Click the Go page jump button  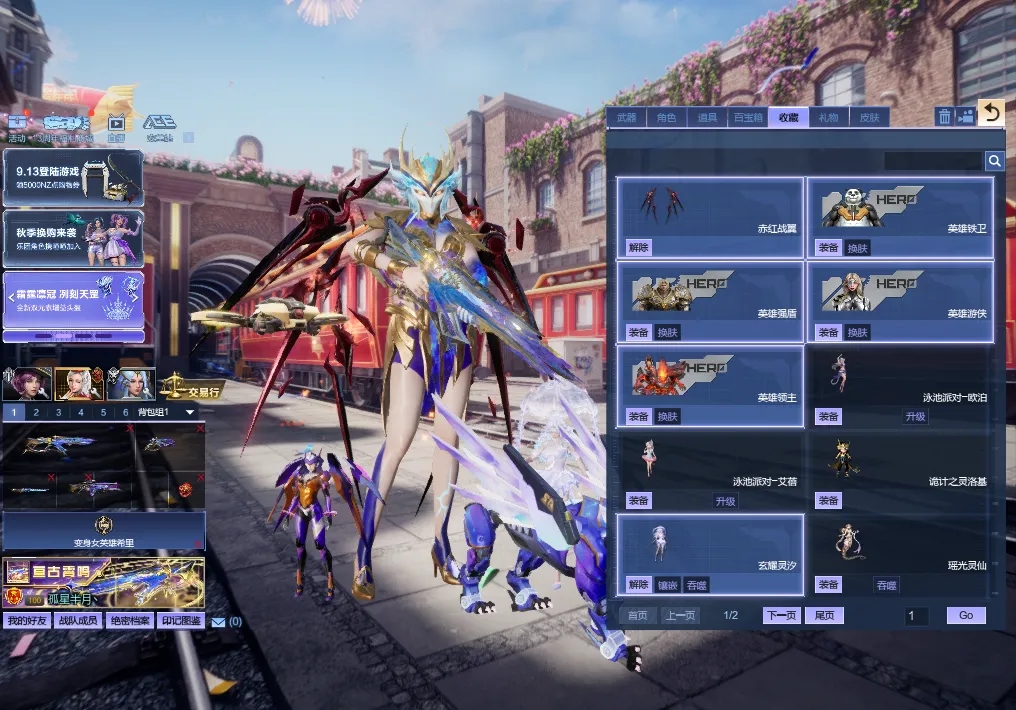[x=965, y=615]
